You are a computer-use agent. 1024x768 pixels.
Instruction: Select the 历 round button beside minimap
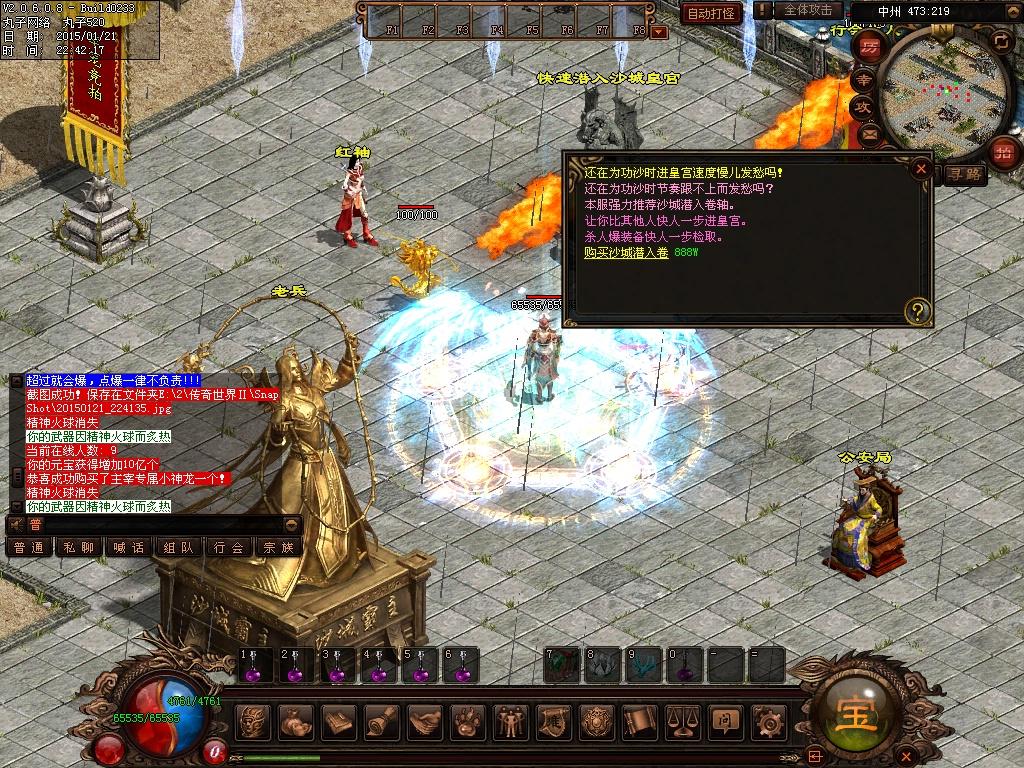coord(870,48)
